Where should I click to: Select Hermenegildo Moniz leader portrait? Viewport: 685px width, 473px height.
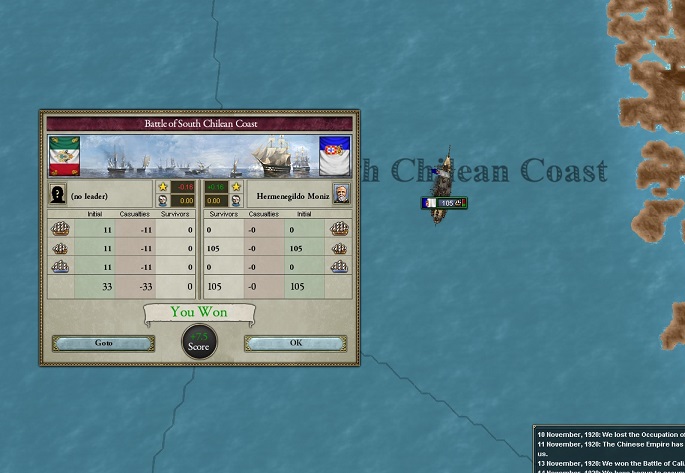click(x=341, y=194)
